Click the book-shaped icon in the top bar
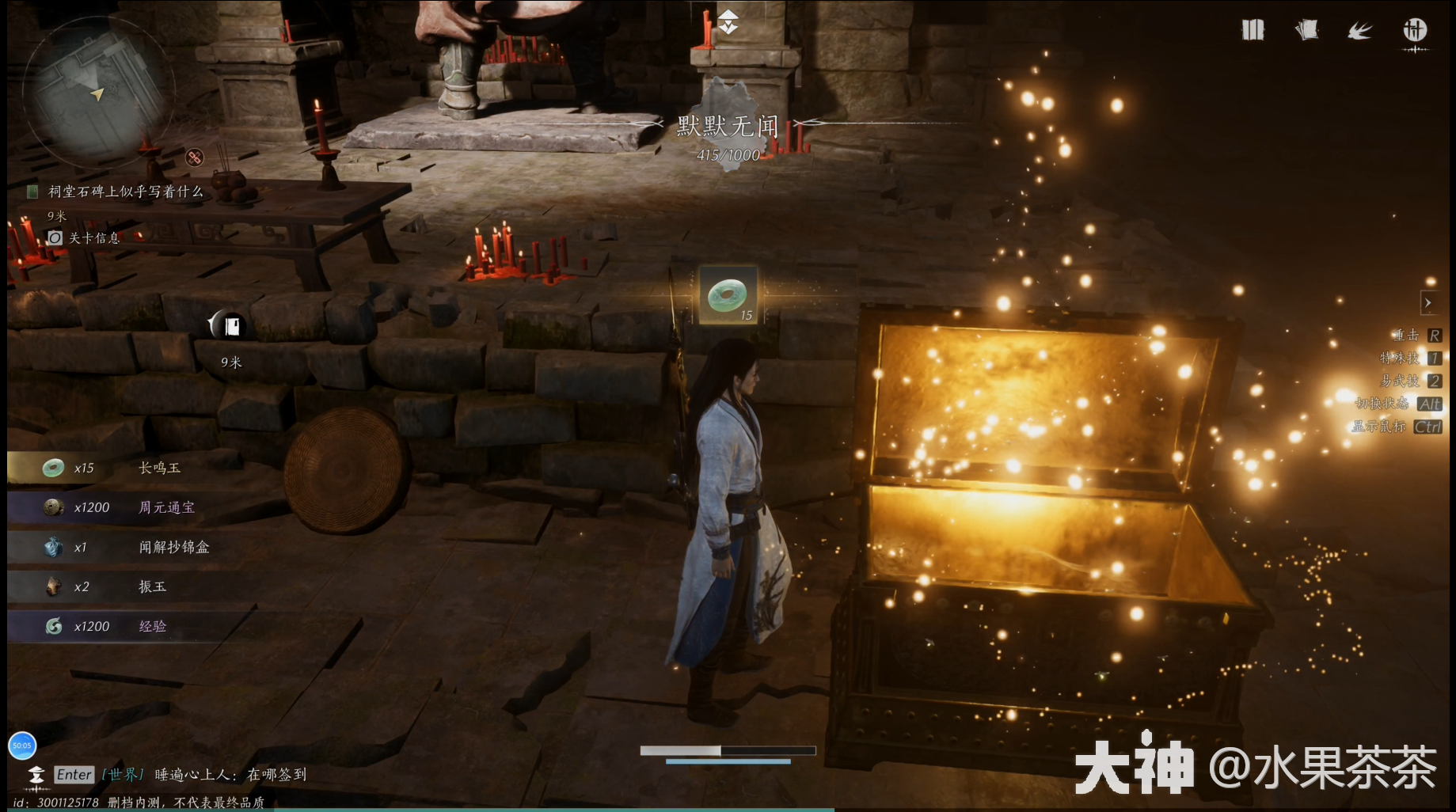The height and width of the screenshot is (812, 1456). click(1253, 30)
